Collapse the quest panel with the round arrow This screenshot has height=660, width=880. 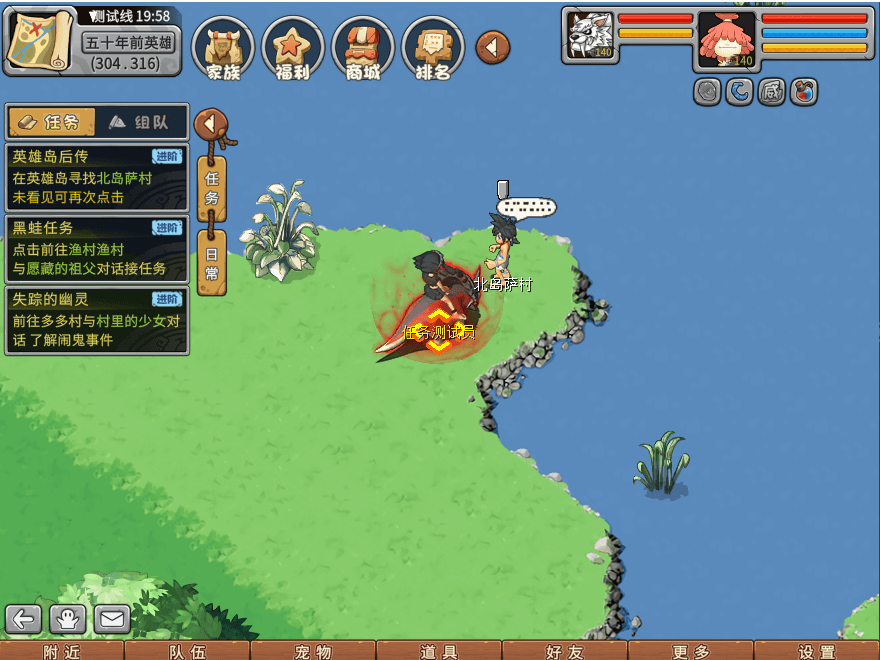point(210,124)
